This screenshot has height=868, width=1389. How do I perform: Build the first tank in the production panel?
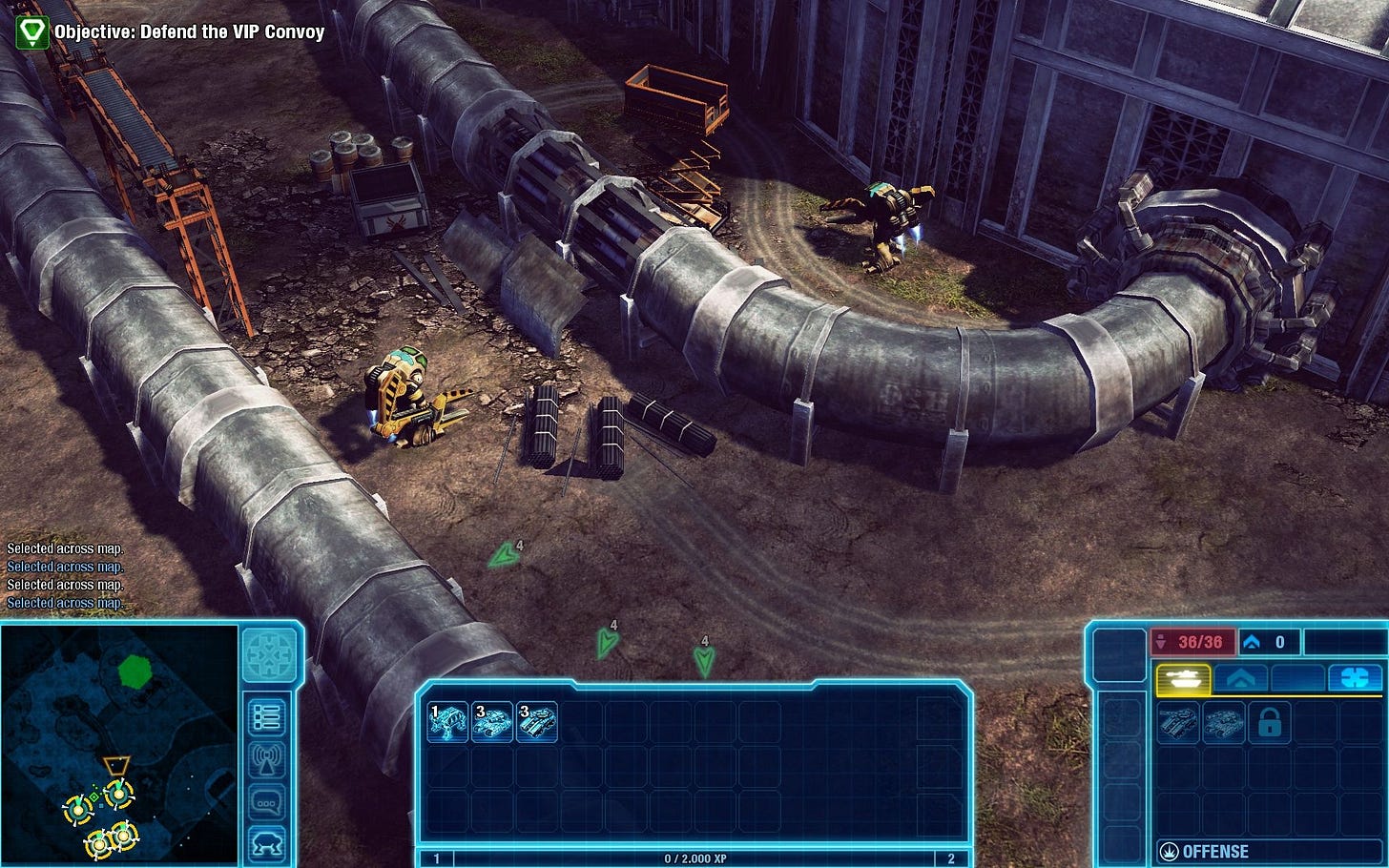pyautogui.click(x=1177, y=723)
